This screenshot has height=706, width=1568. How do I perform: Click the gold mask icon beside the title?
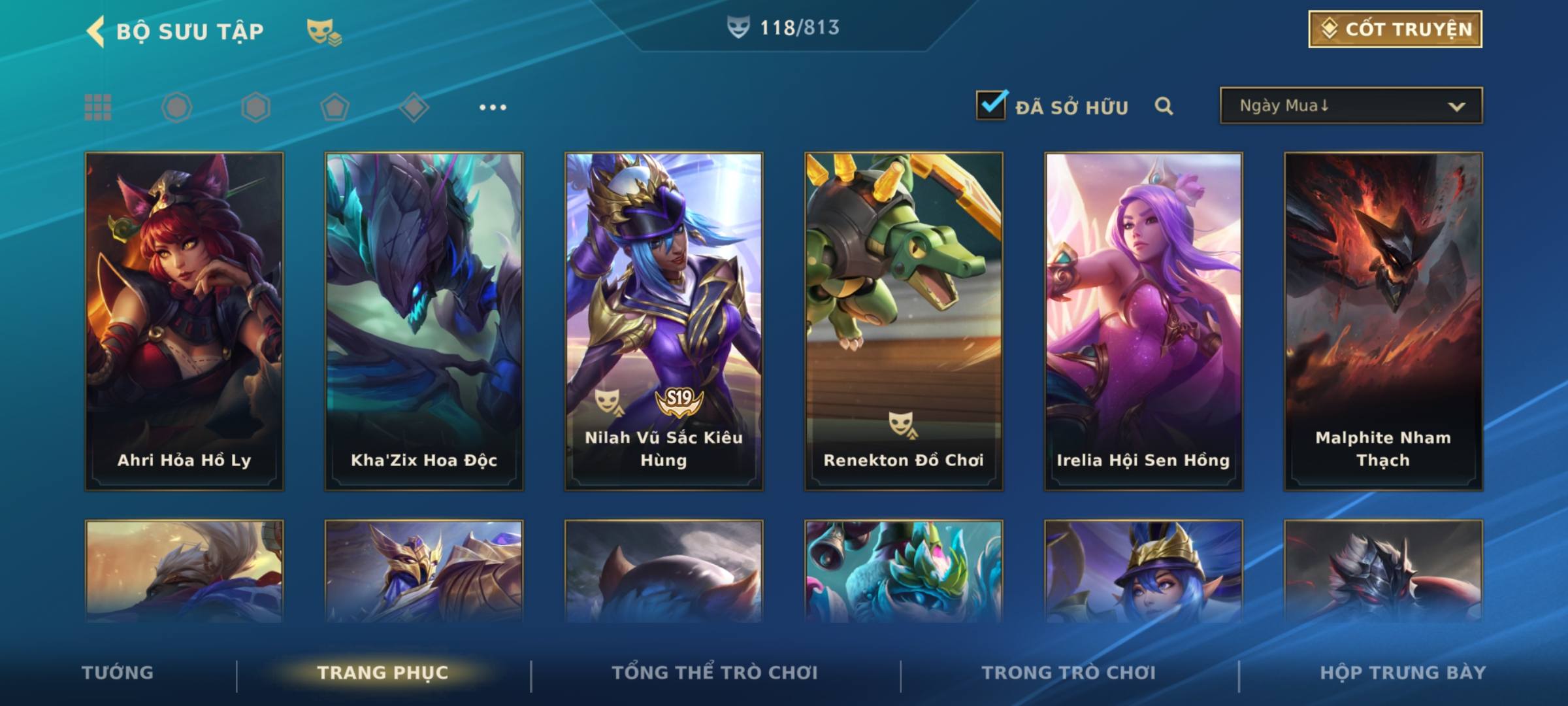pos(323,31)
